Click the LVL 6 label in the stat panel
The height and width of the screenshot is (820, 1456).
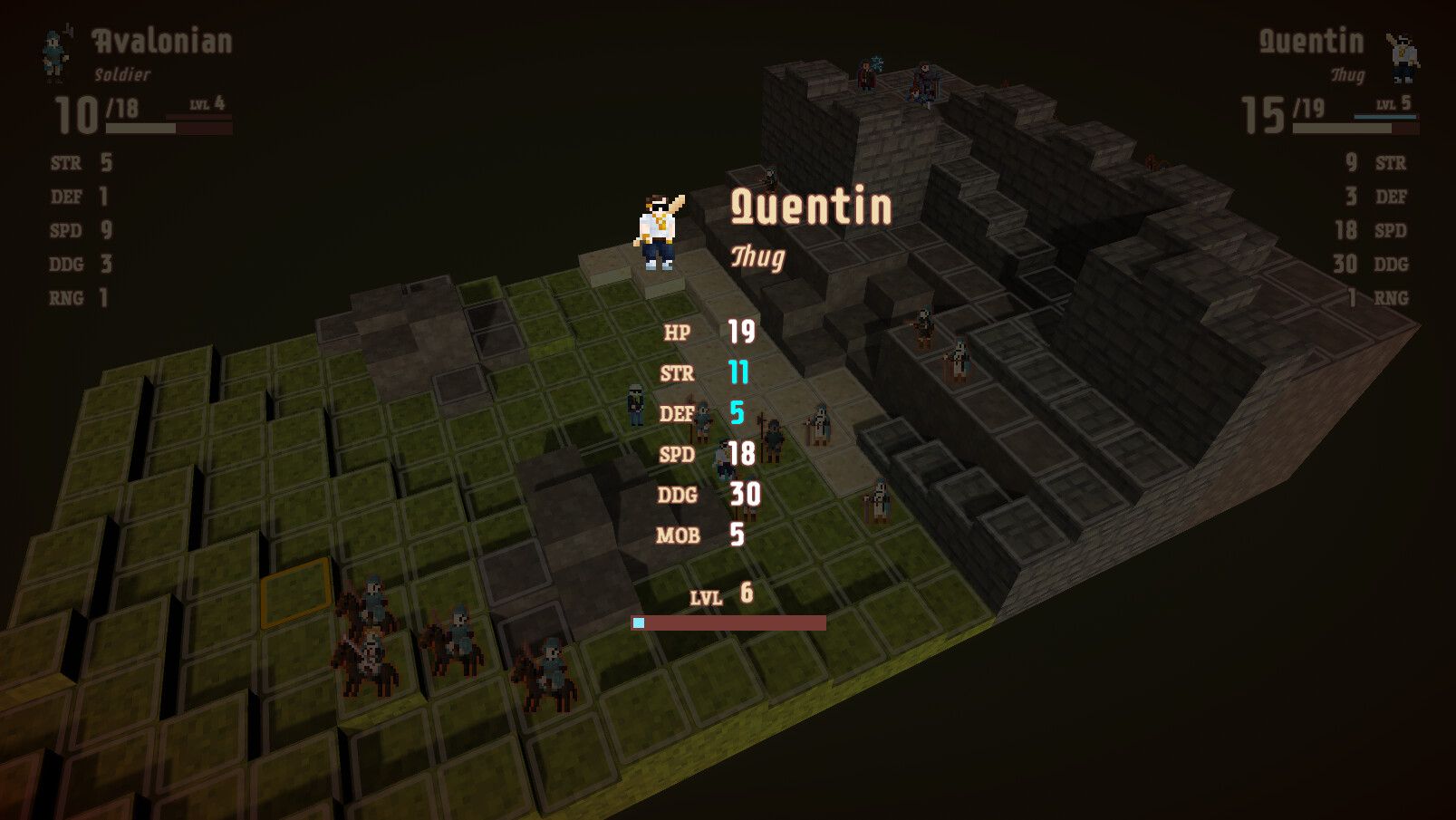[718, 596]
